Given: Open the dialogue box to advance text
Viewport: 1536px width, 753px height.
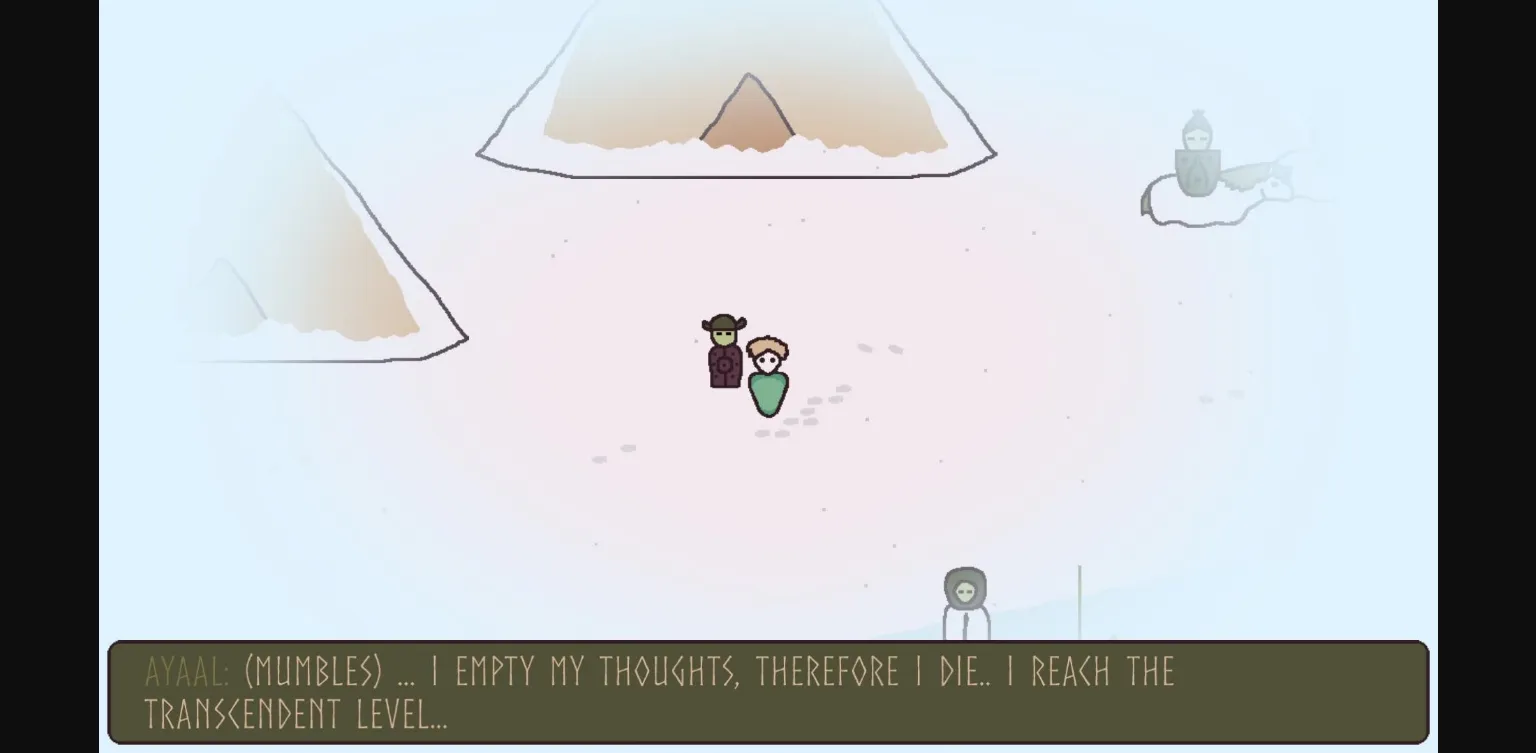Looking at the screenshot, I should [x=768, y=692].
